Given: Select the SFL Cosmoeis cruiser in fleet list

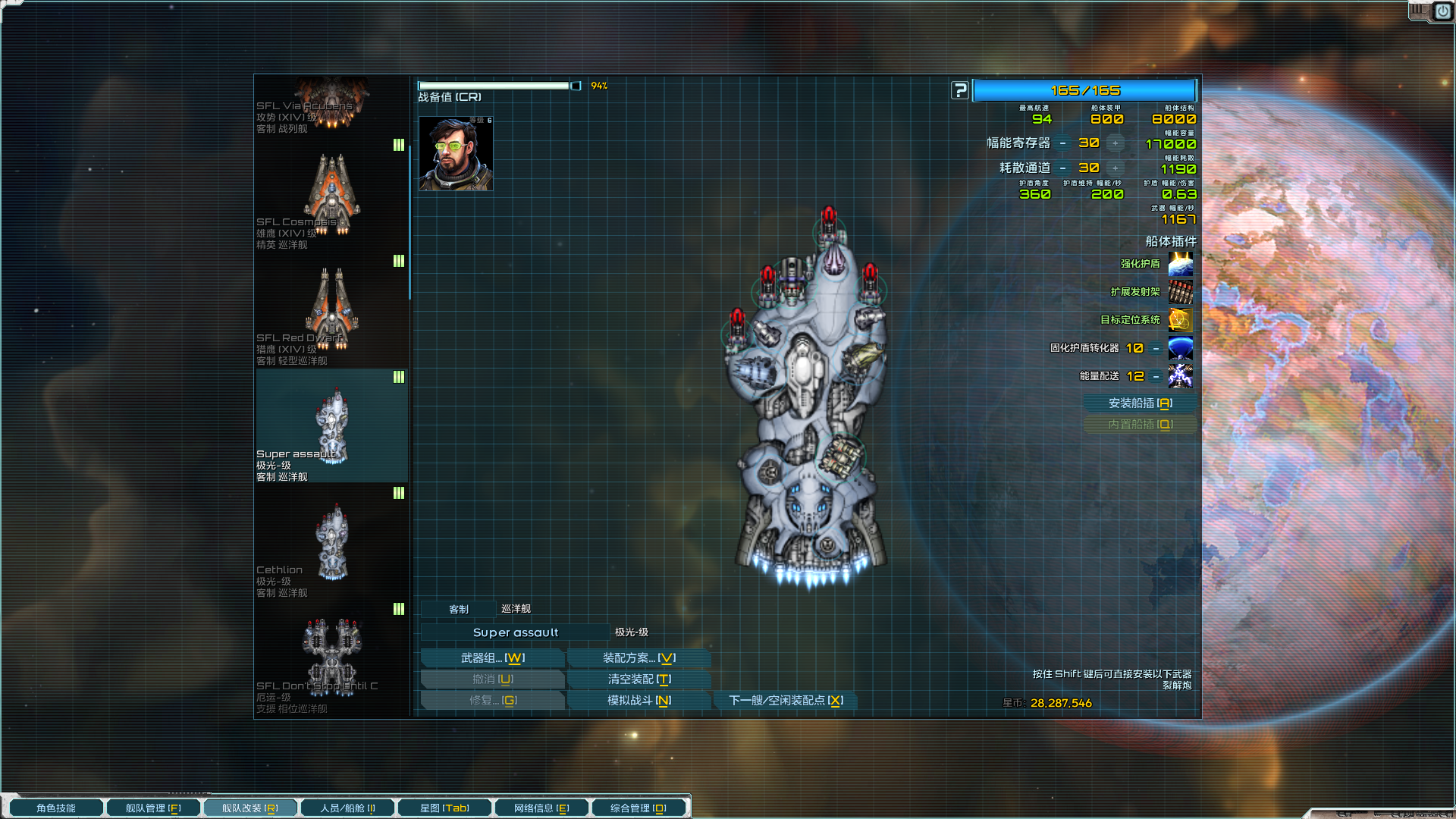Looking at the screenshot, I should click(332, 196).
